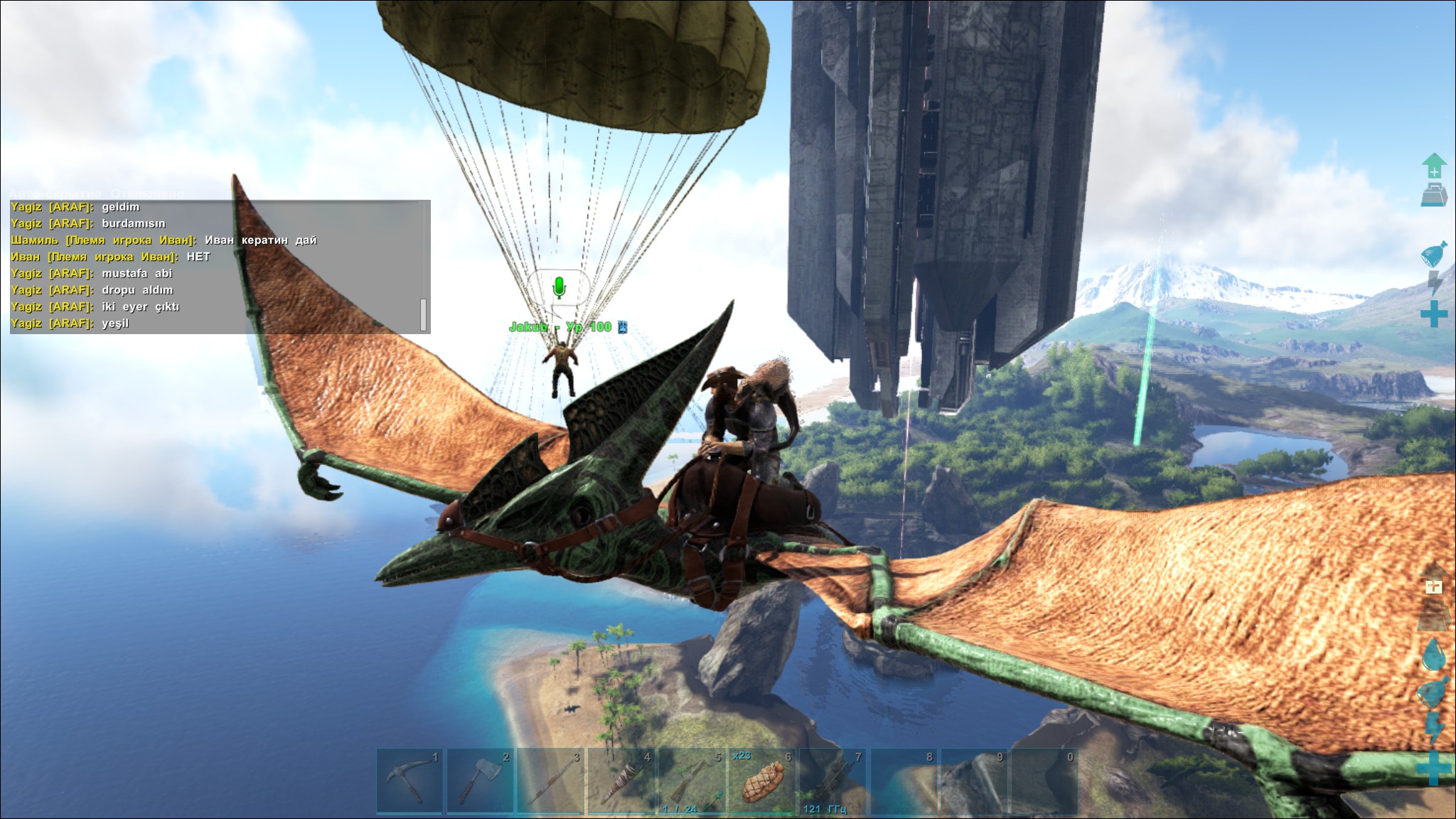Click the crate icon under the shelter buff

click(1435, 616)
